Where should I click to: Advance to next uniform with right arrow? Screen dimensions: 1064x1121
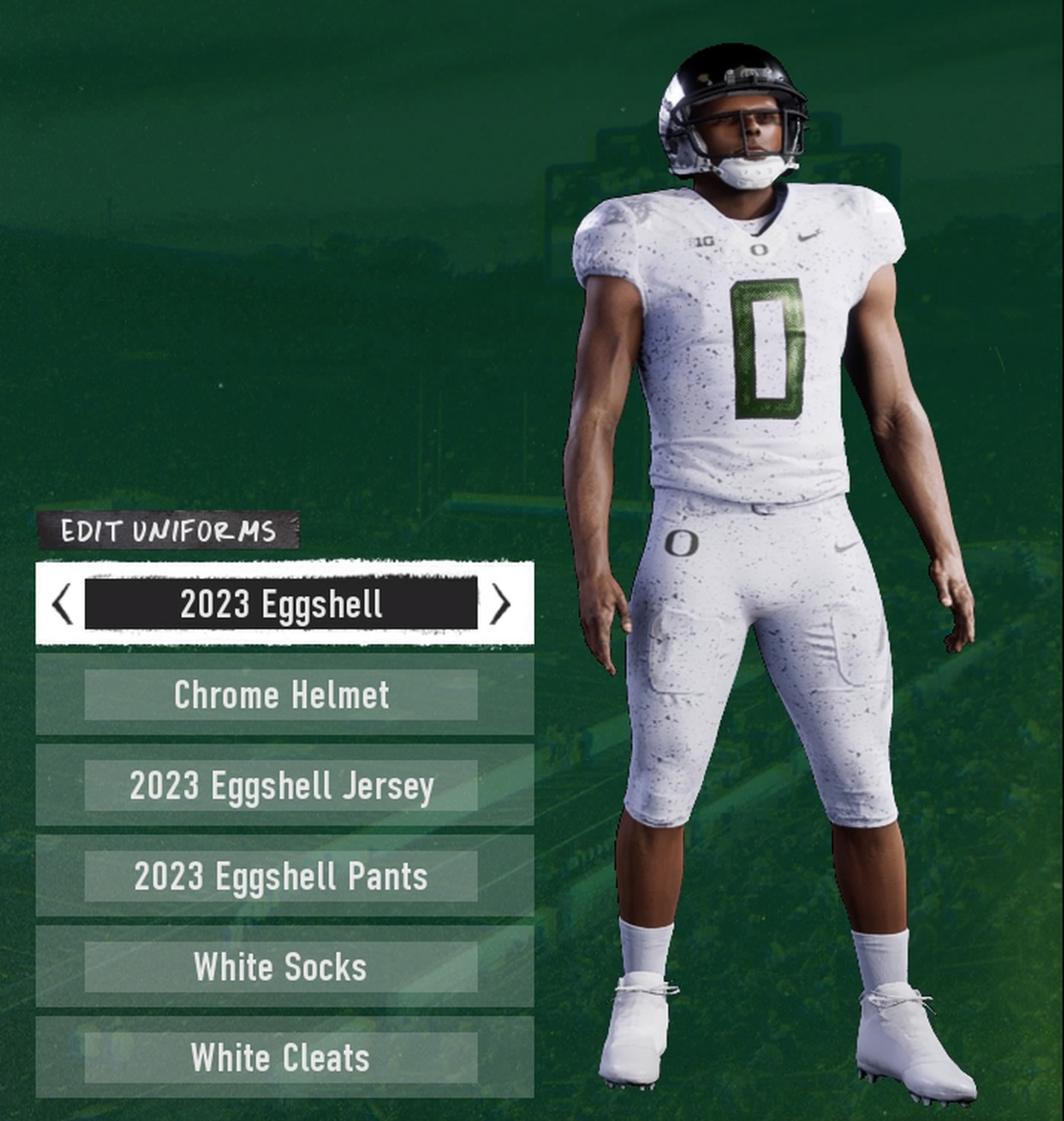(x=501, y=604)
